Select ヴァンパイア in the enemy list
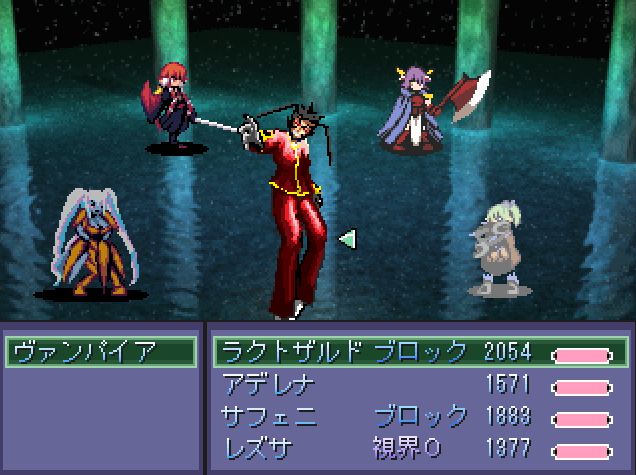The width and height of the screenshot is (636, 475). (x=100, y=352)
